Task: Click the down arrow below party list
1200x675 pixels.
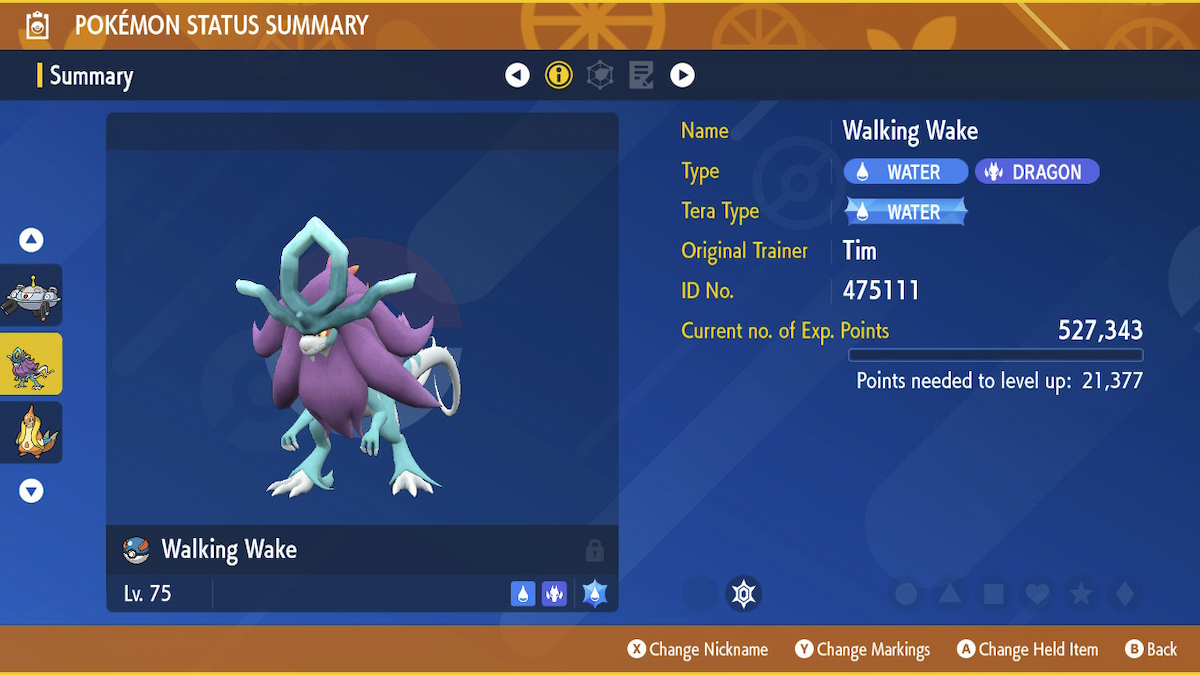Action: point(32,491)
